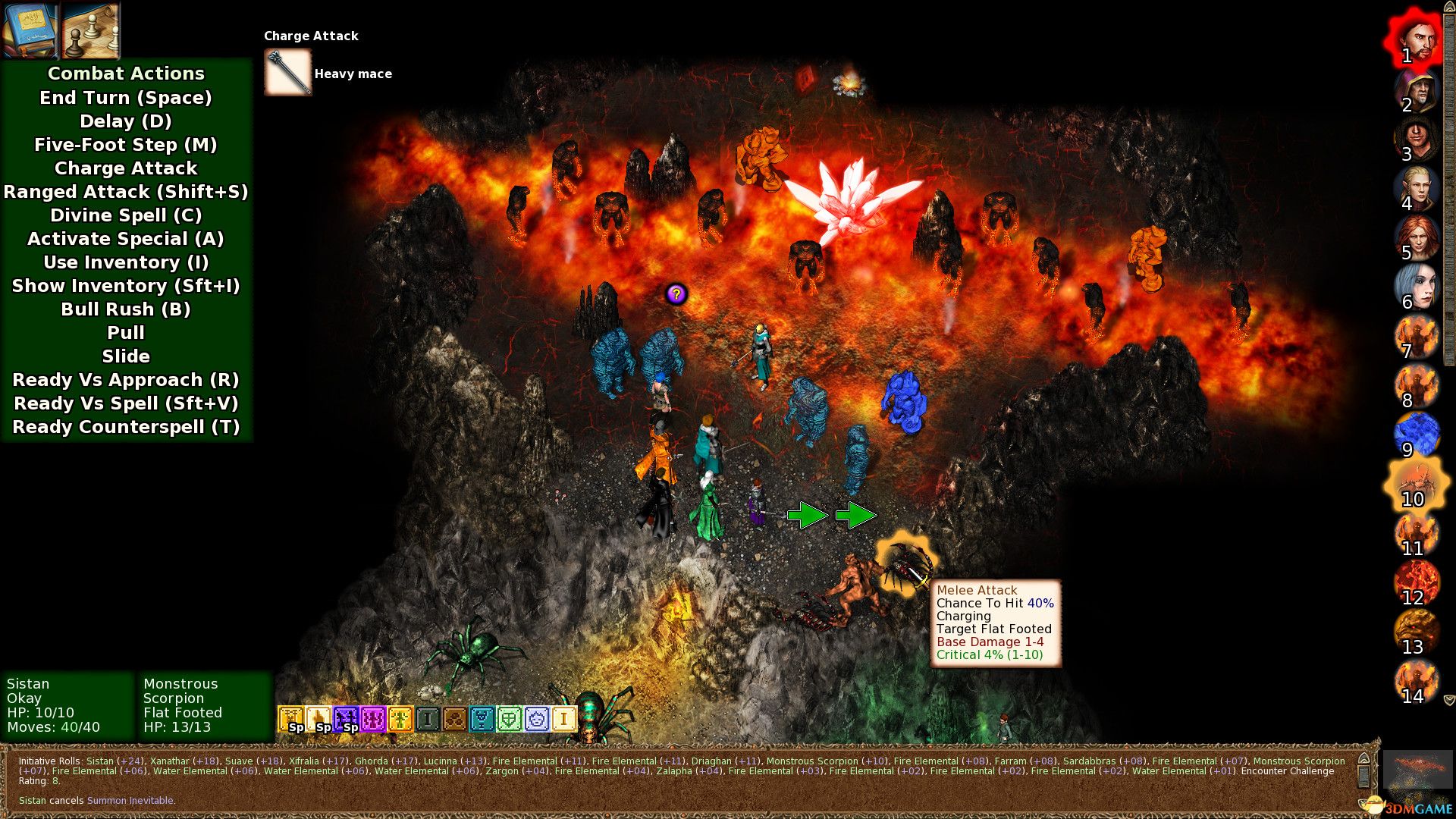Viewport: 1456px width, 819px height.
Task: Open the spellbook icon in top-left corner
Action: coord(29,30)
